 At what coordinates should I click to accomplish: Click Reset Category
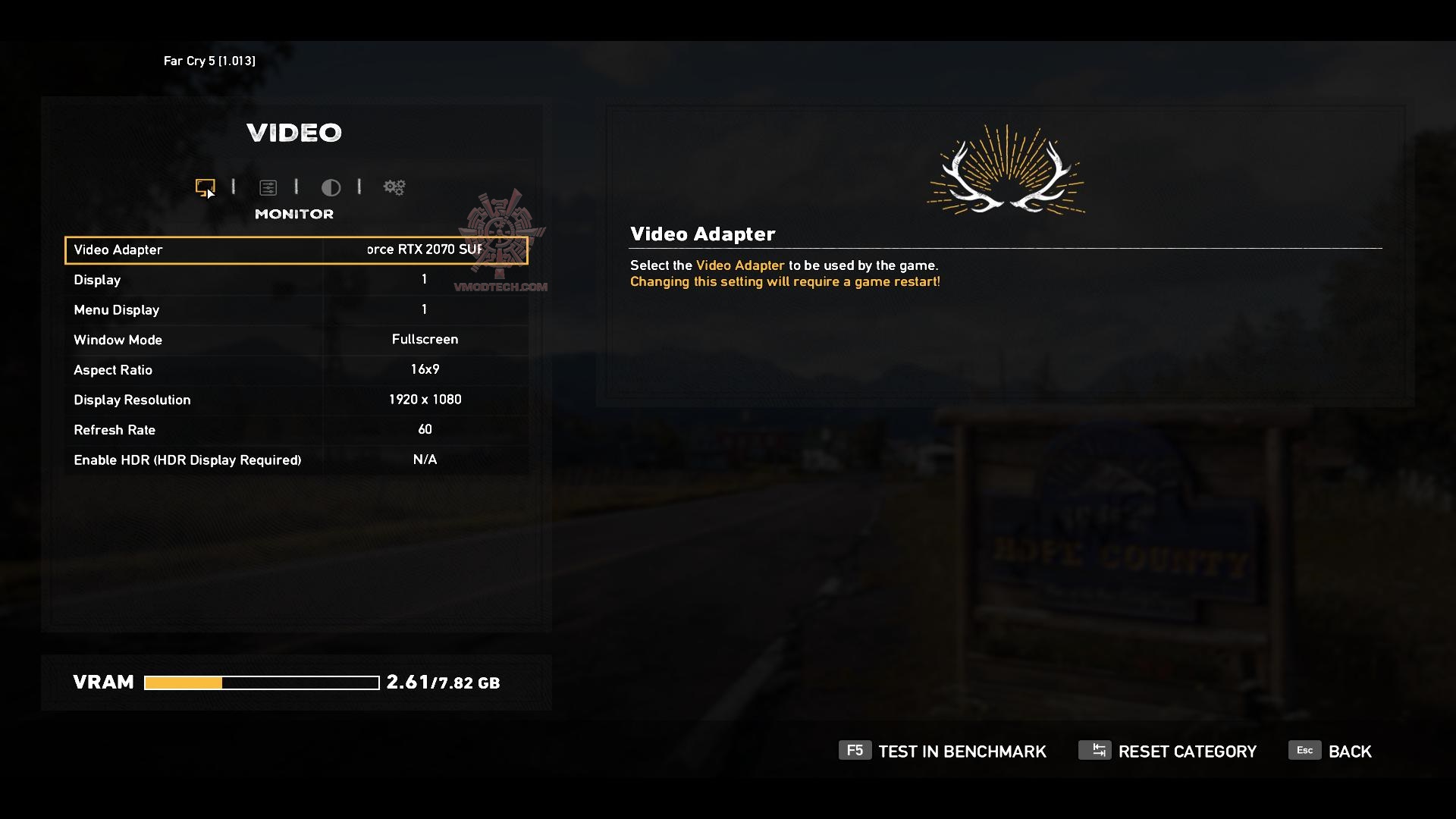tap(1168, 752)
